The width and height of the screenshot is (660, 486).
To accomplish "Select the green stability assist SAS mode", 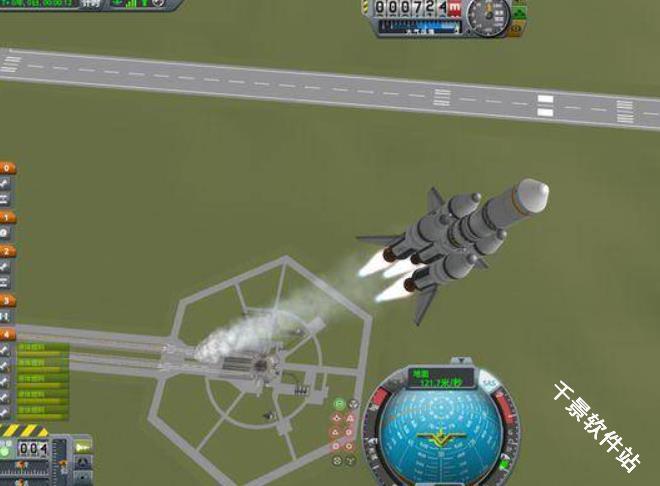I will tap(339, 404).
